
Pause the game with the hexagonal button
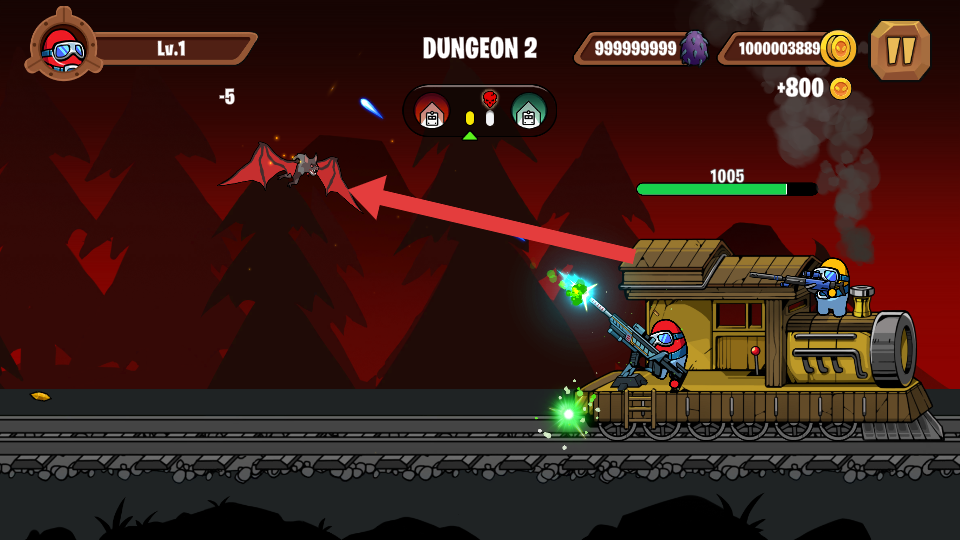click(x=900, y=50)
